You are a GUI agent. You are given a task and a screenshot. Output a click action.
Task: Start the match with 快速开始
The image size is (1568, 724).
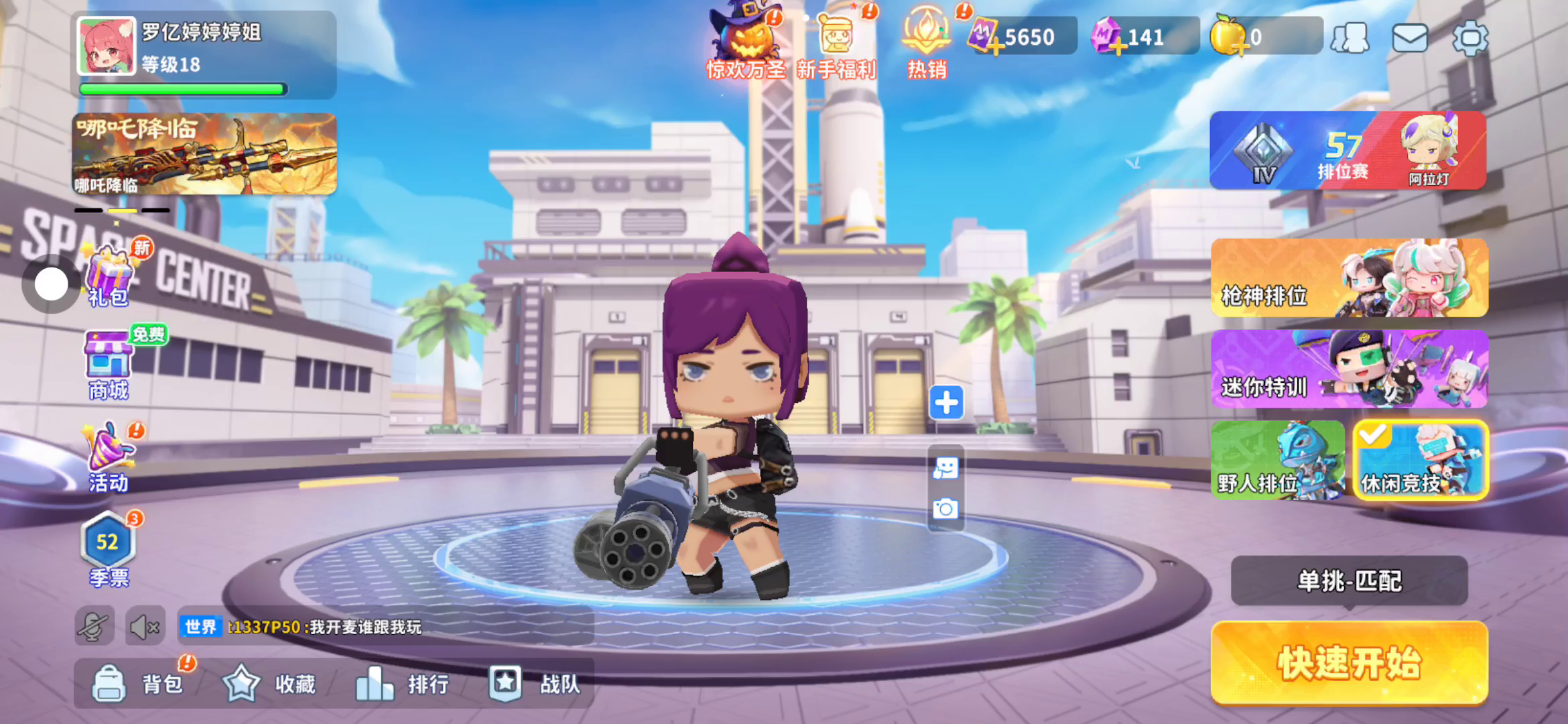click(1349, 662)
